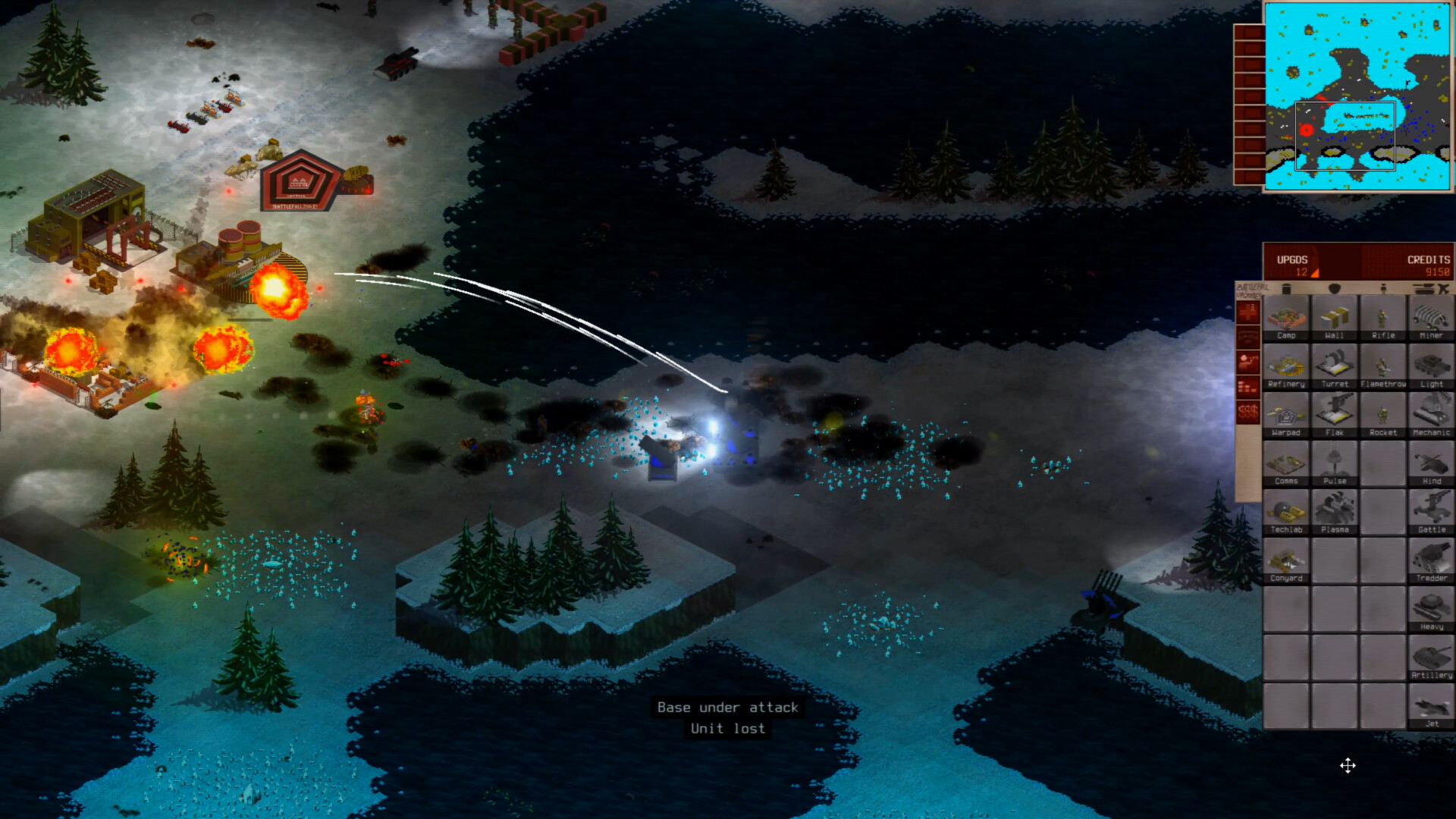Train a Rifle soldier
The image size is (1456, 819).
coord(1383,318)
